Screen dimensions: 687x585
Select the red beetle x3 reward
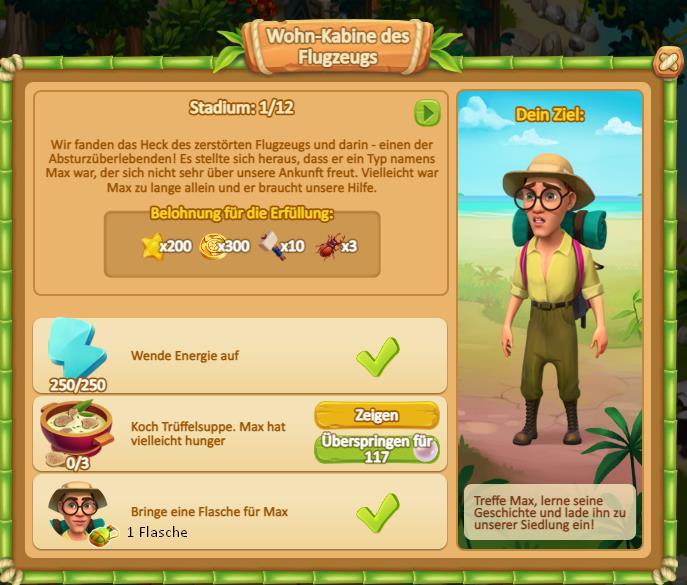[x=327, y=245]
